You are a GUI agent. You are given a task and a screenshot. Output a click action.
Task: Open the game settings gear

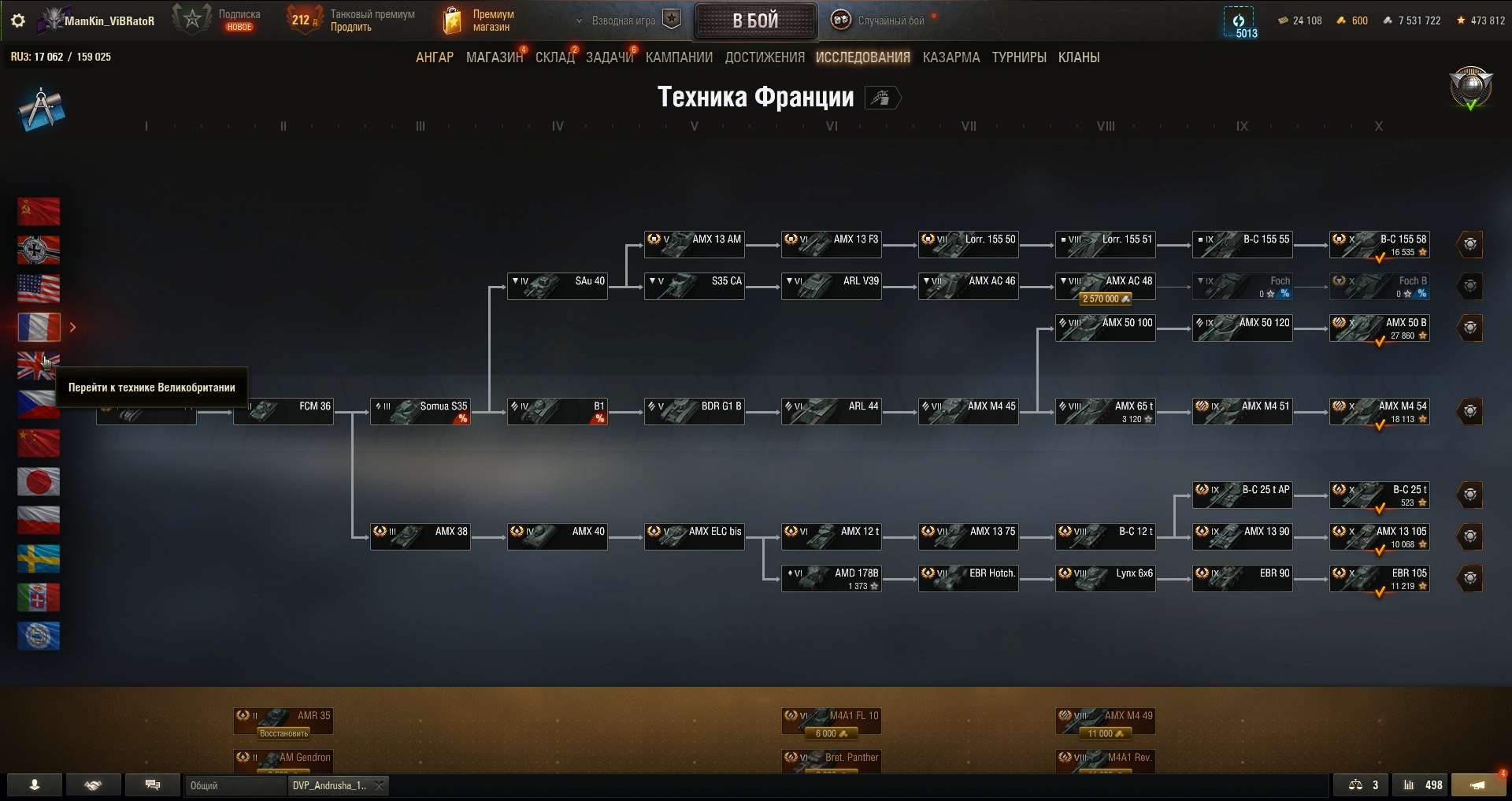tap(17, 20)
